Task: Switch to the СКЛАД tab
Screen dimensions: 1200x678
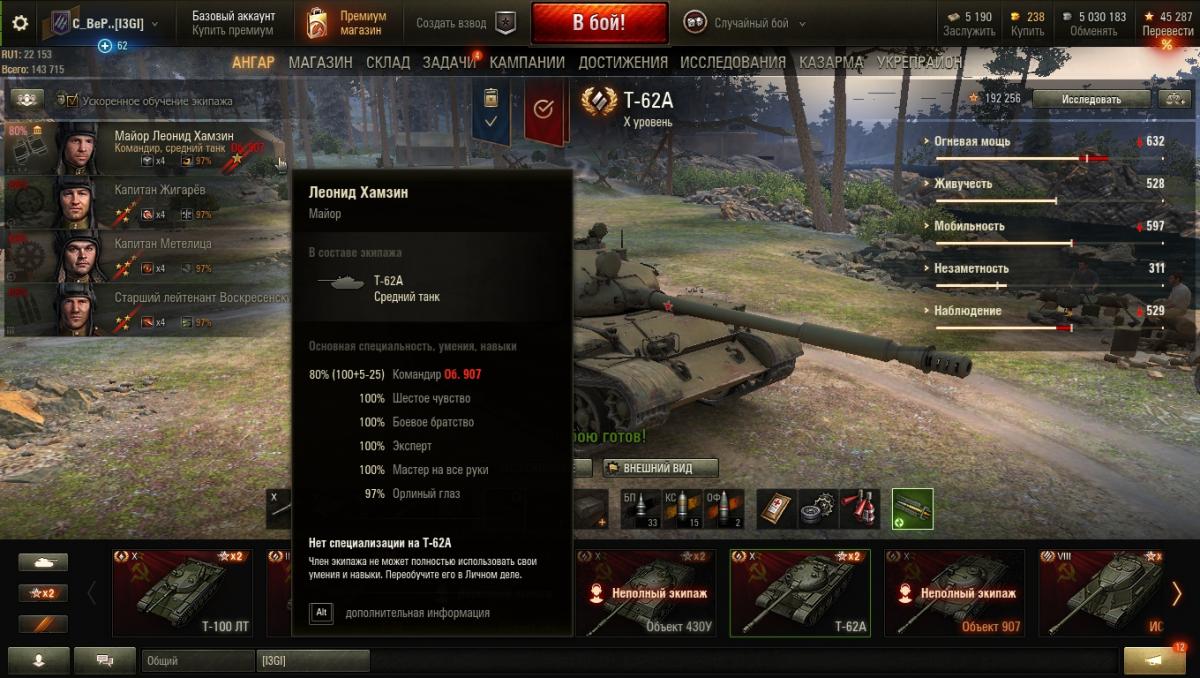Action: [388, 62]
